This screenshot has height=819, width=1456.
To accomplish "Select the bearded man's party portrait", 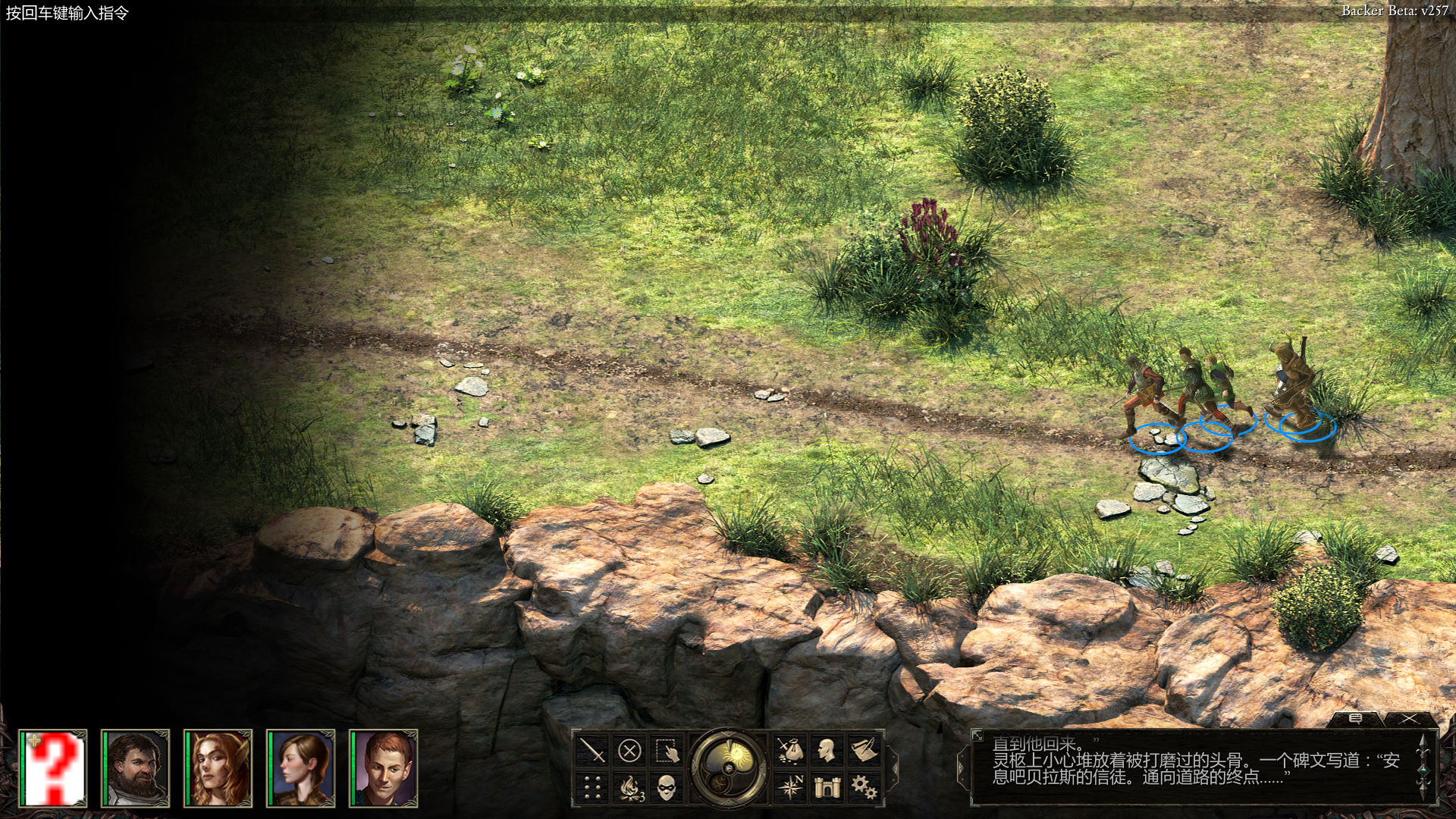I will click(x=135, y=767).
